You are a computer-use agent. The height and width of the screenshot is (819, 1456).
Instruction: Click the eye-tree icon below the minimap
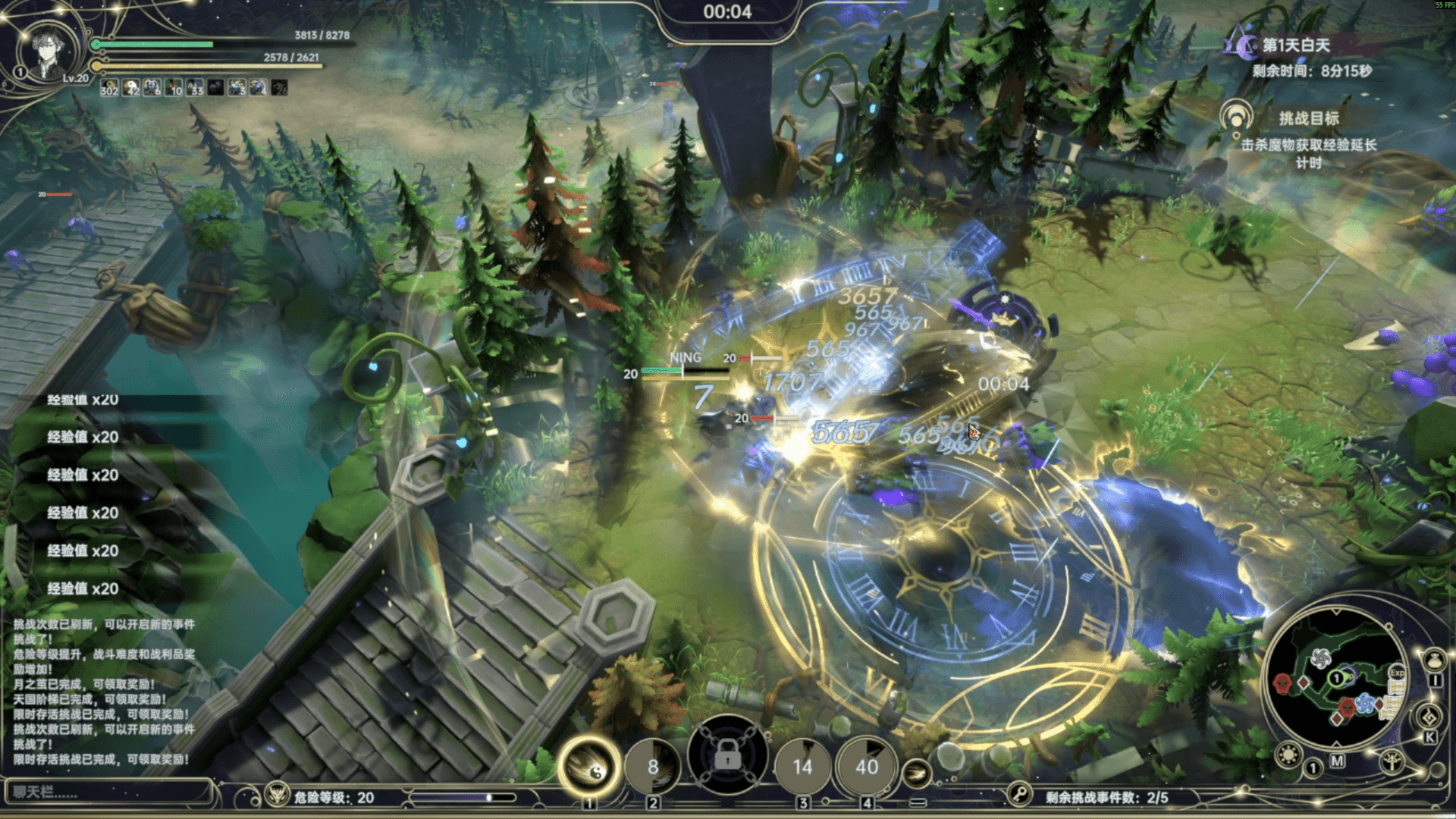1392,762
